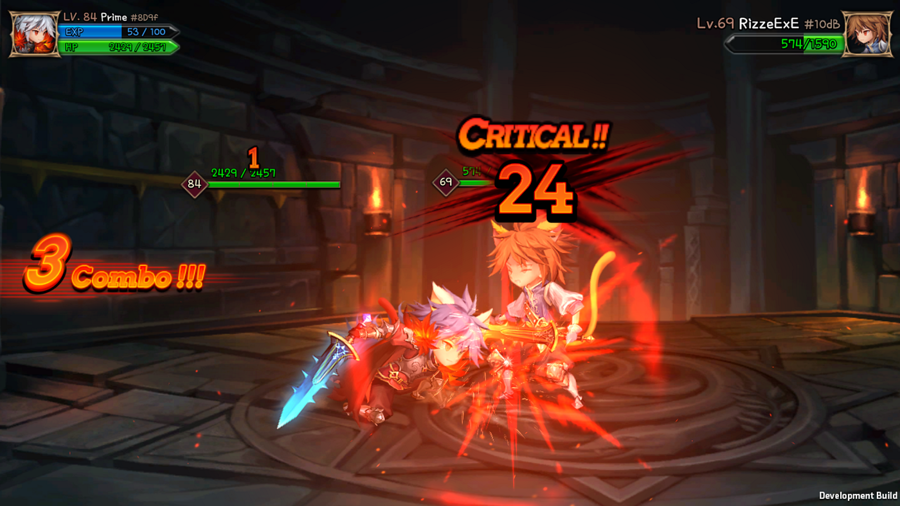Select RizzeExE's opponent portrait
900x506 pixels.
pos(866,34)
